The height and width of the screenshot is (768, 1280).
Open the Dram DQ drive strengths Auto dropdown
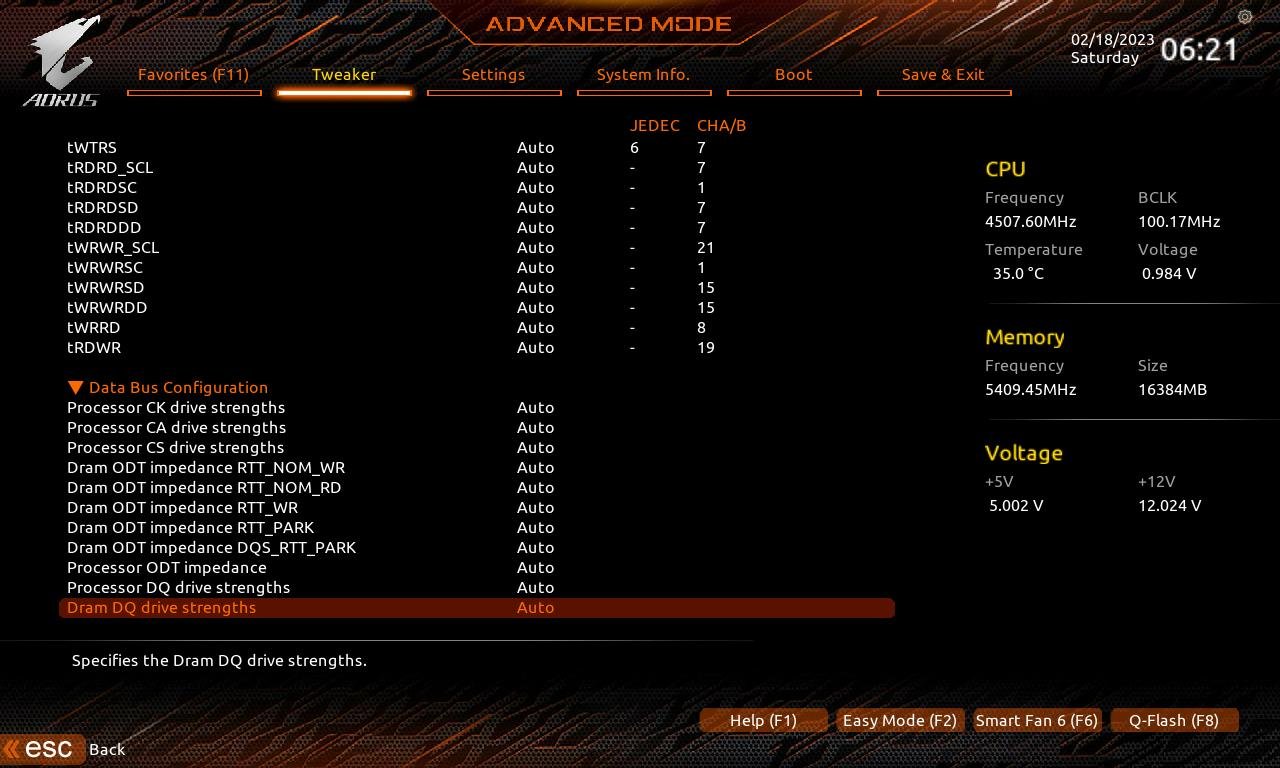click(x=535, y=607)
